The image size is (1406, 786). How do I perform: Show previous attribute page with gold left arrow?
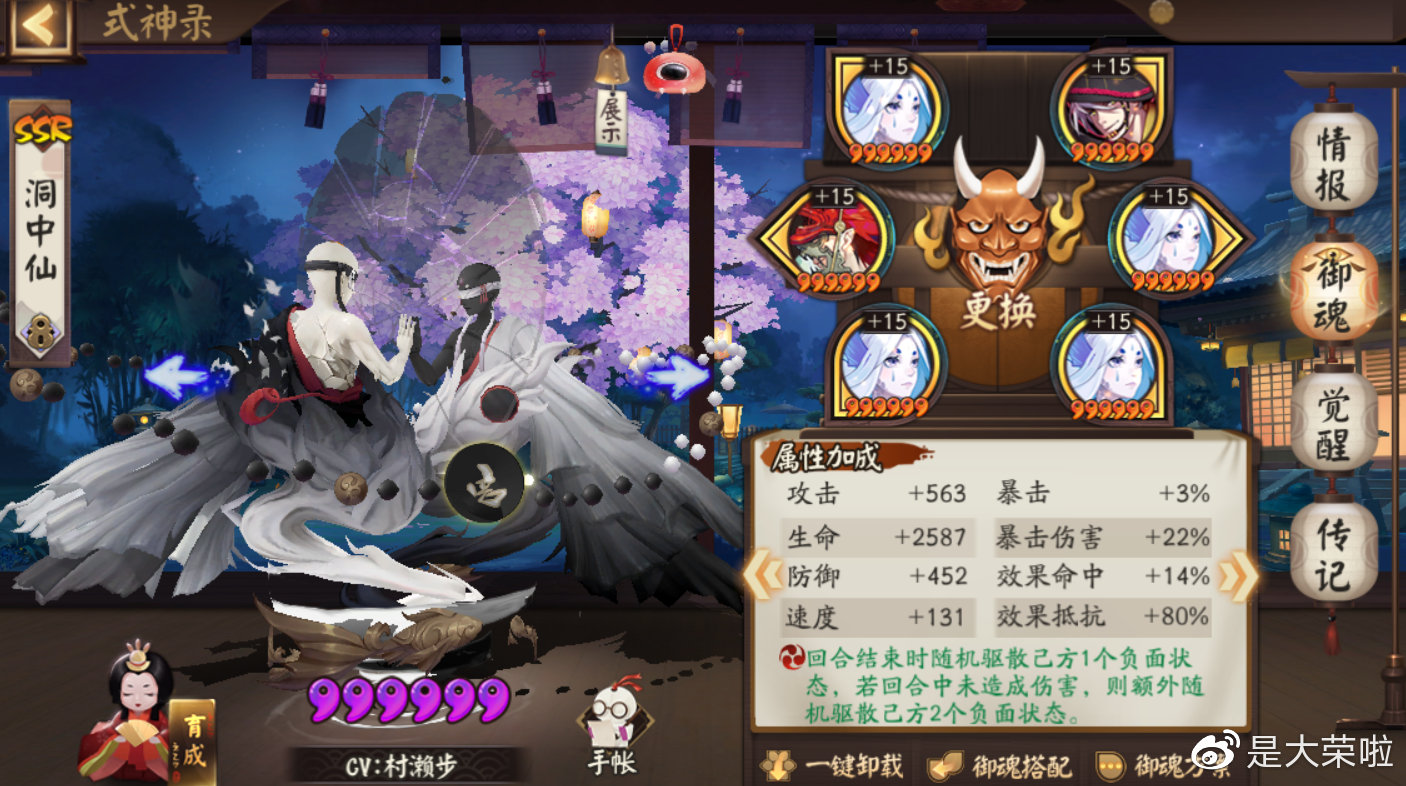[x=762, y=578]
